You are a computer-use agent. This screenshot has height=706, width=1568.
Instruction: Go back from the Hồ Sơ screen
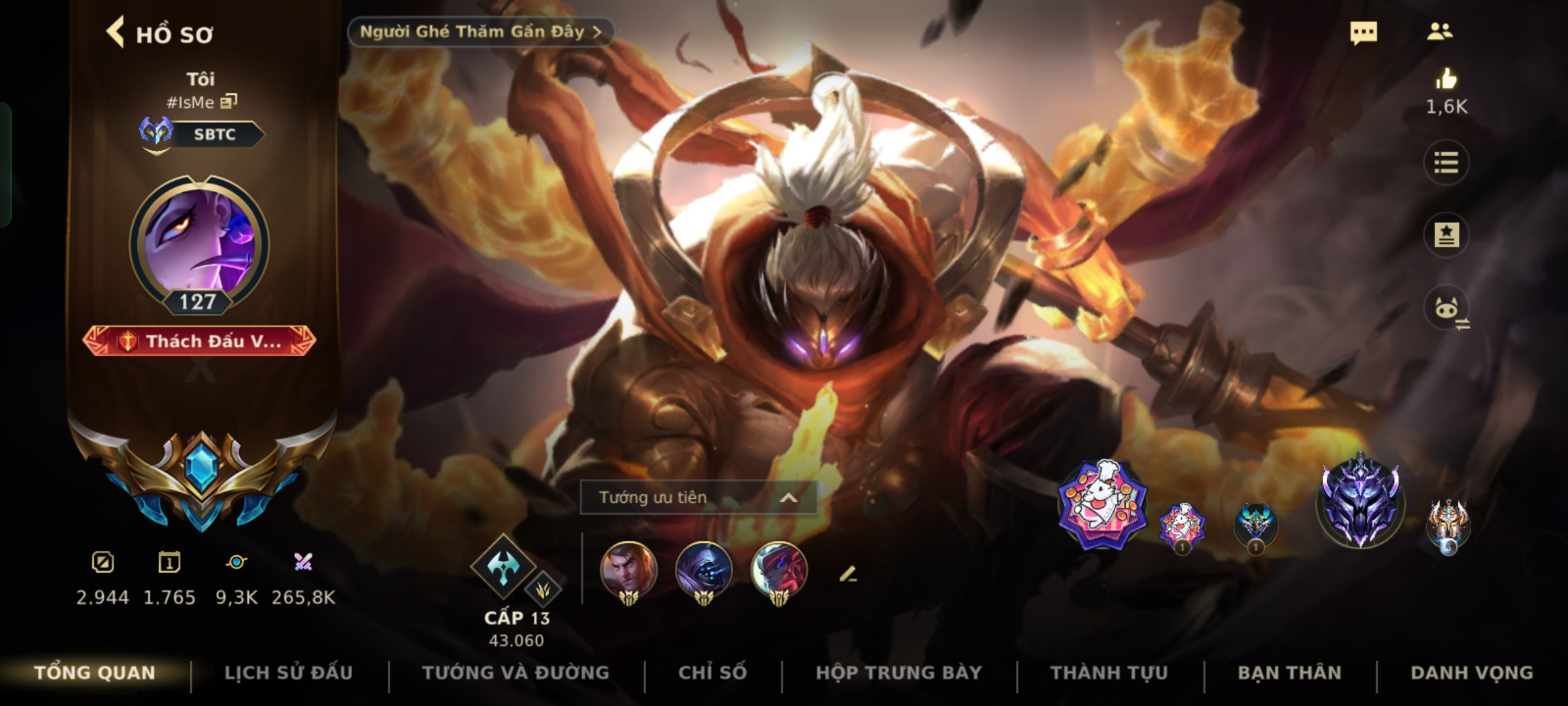click(116, 33)
